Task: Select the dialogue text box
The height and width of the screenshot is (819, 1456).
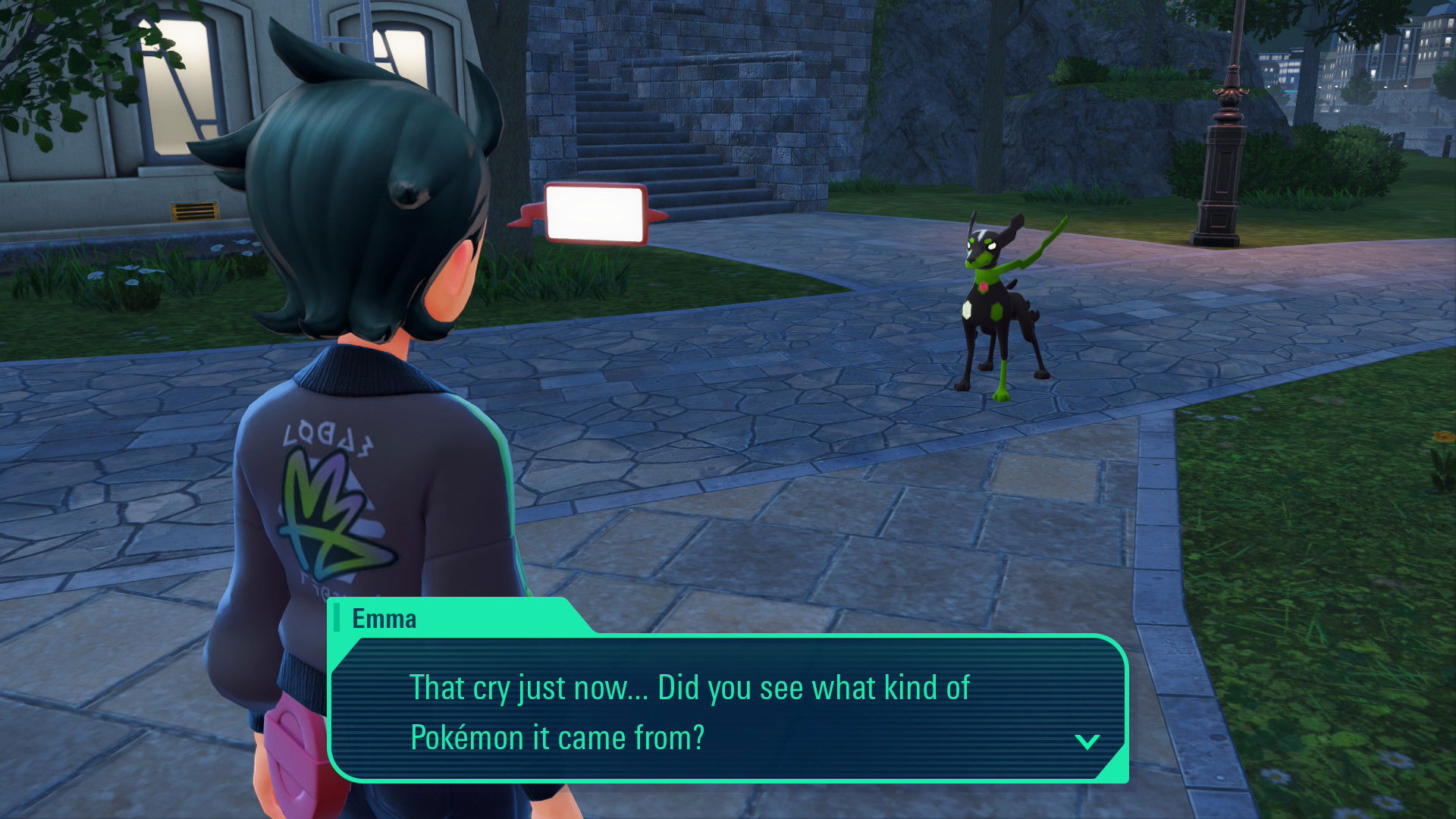Action: click(x=724, y=709)
